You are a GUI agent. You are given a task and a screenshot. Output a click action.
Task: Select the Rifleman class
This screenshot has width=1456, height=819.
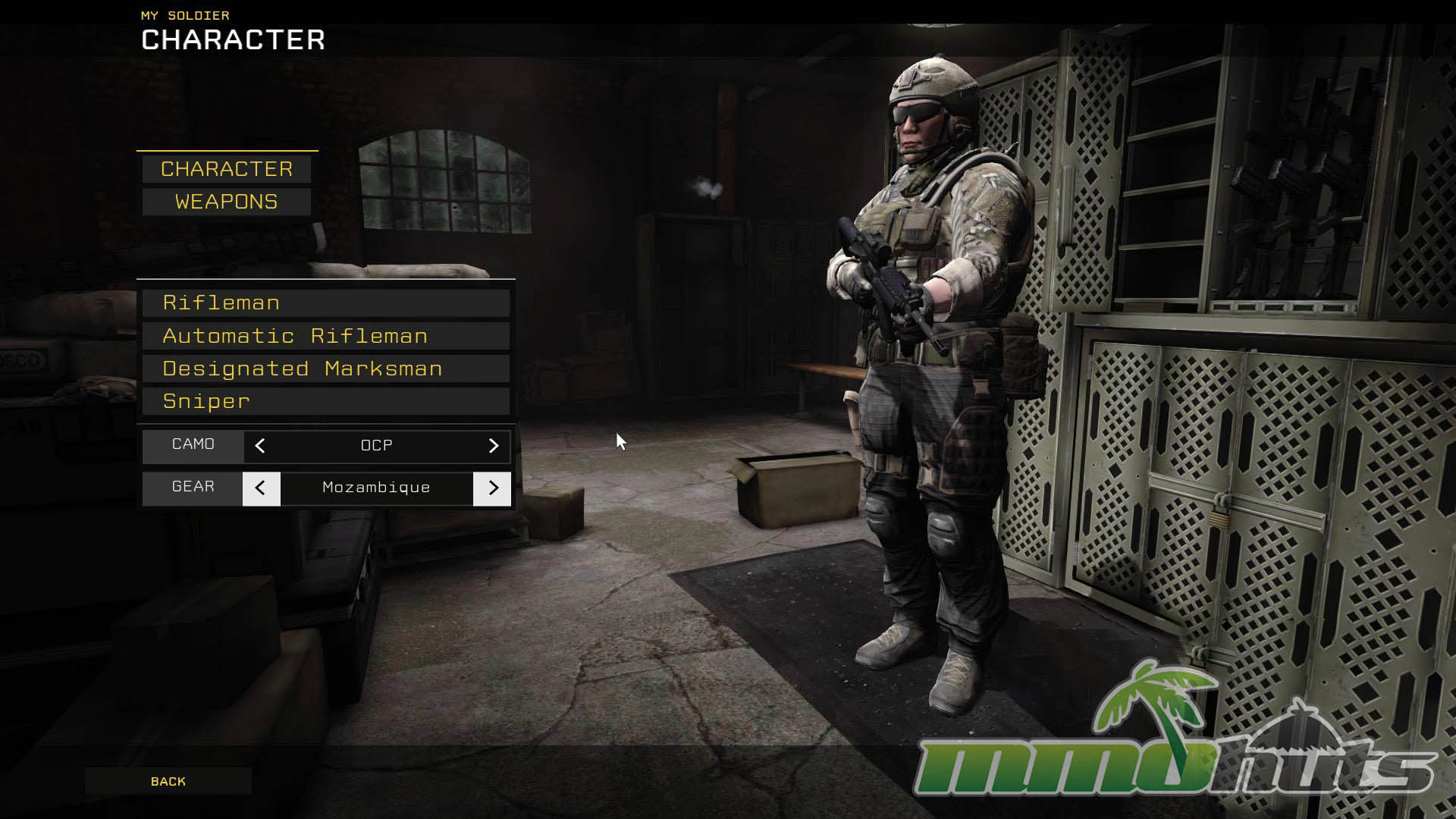click(325, 303)
